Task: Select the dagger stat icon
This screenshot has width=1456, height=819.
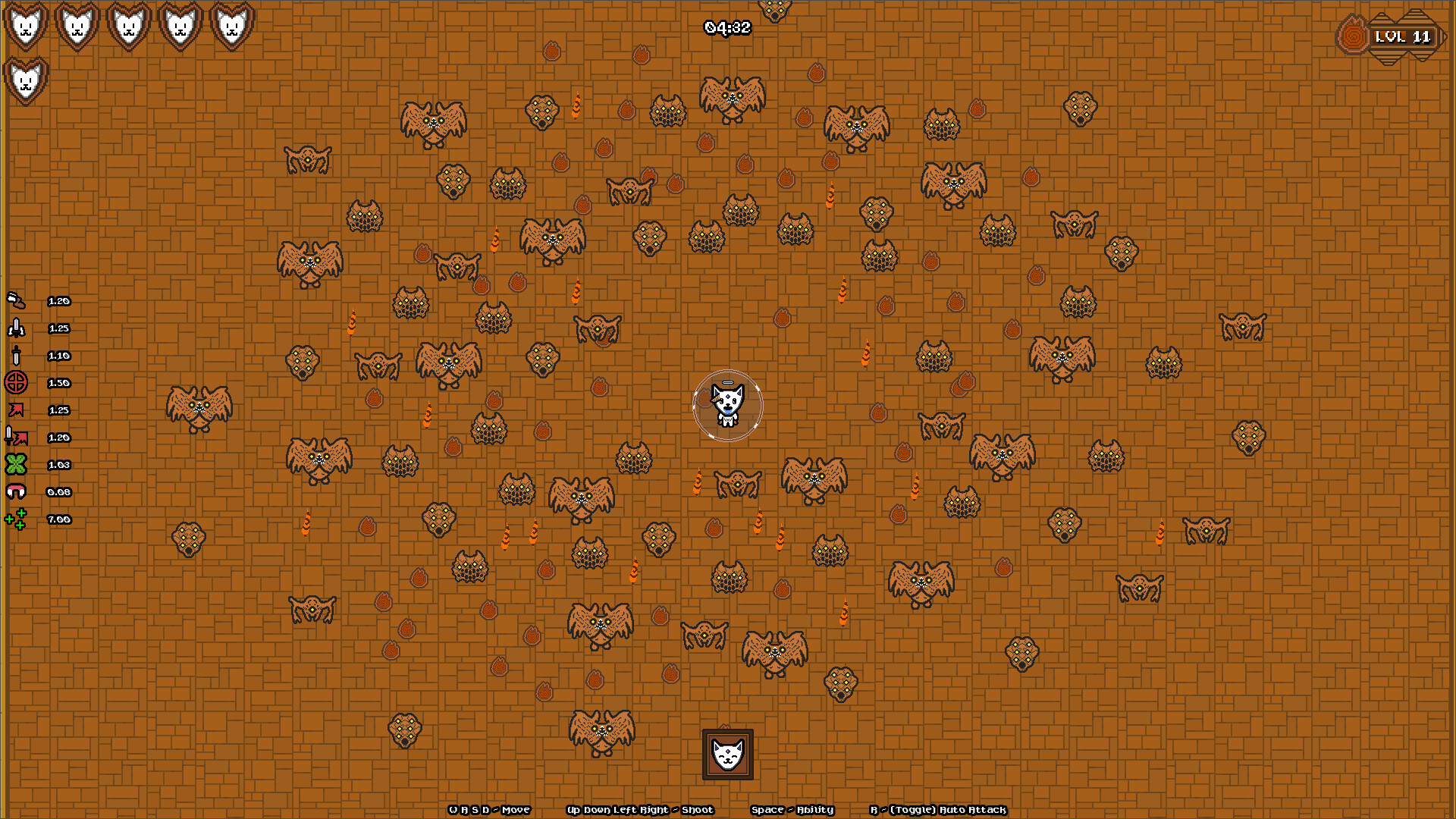Action: pos(17,356)
